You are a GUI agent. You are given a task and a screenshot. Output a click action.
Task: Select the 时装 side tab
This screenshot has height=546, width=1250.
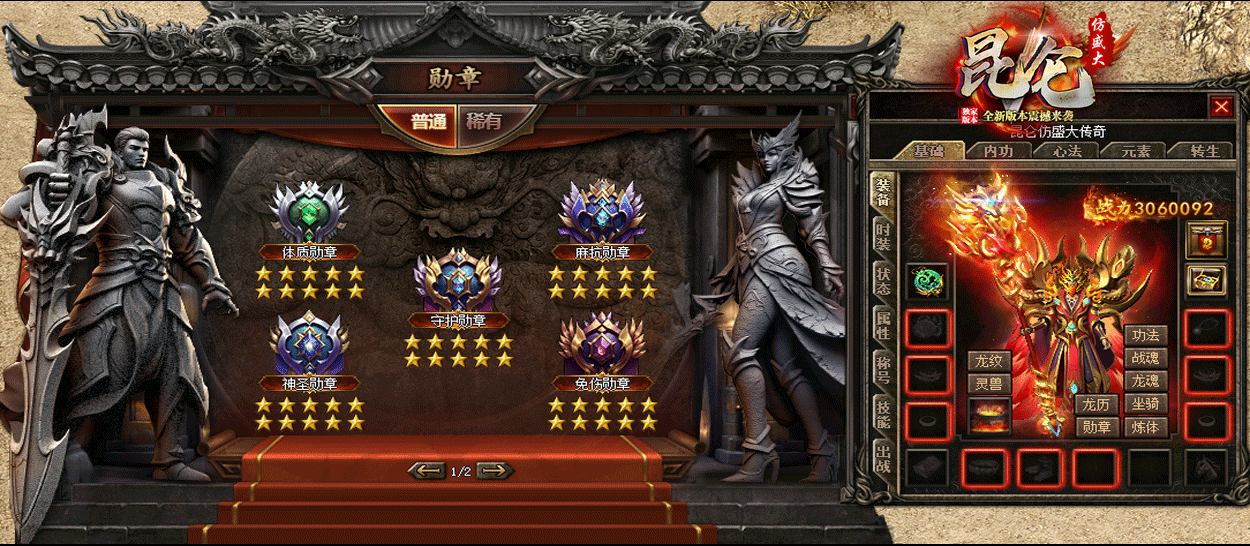(x=883, y=237)
